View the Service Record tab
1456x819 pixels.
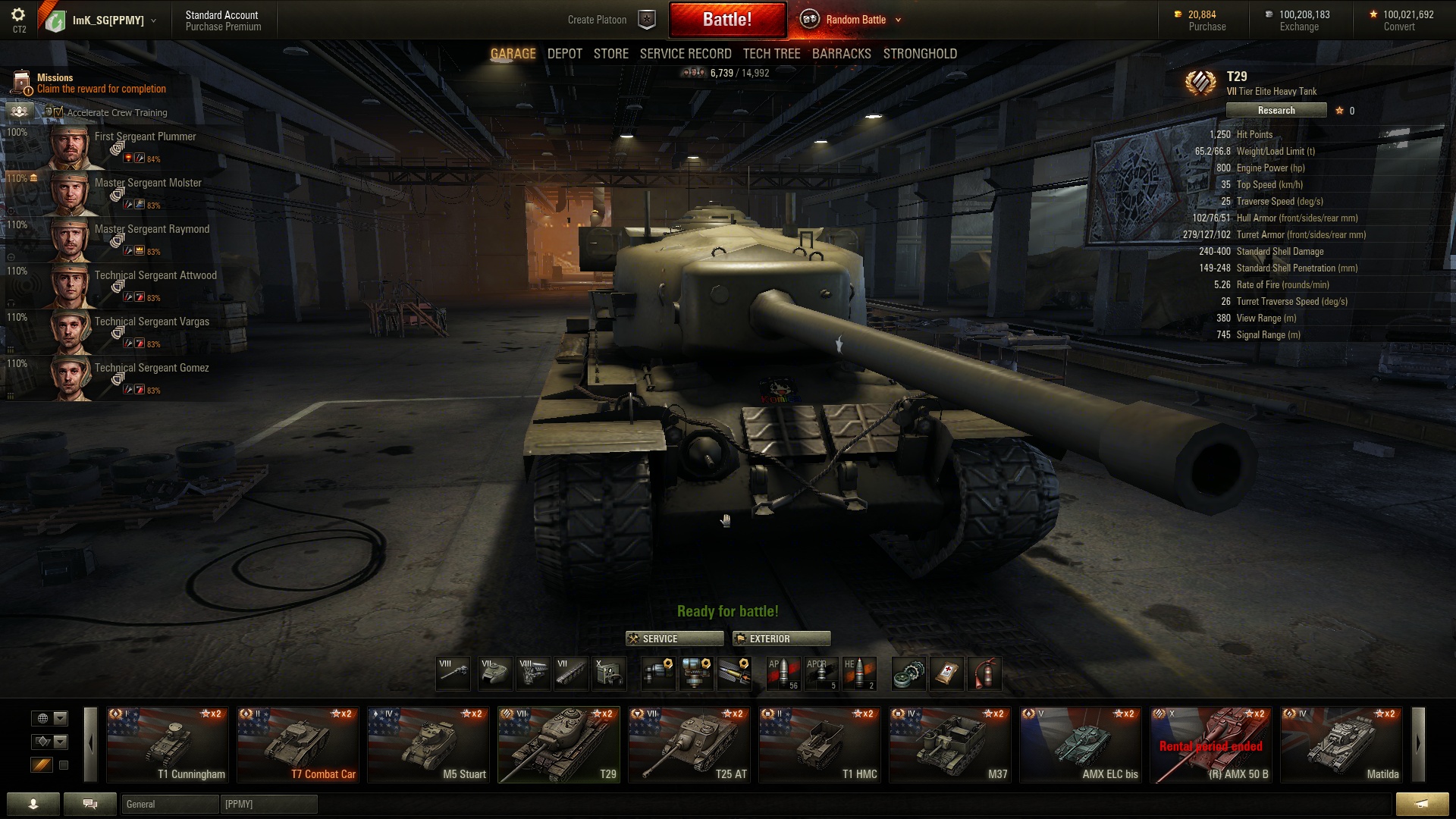click(x=685, y=54)
